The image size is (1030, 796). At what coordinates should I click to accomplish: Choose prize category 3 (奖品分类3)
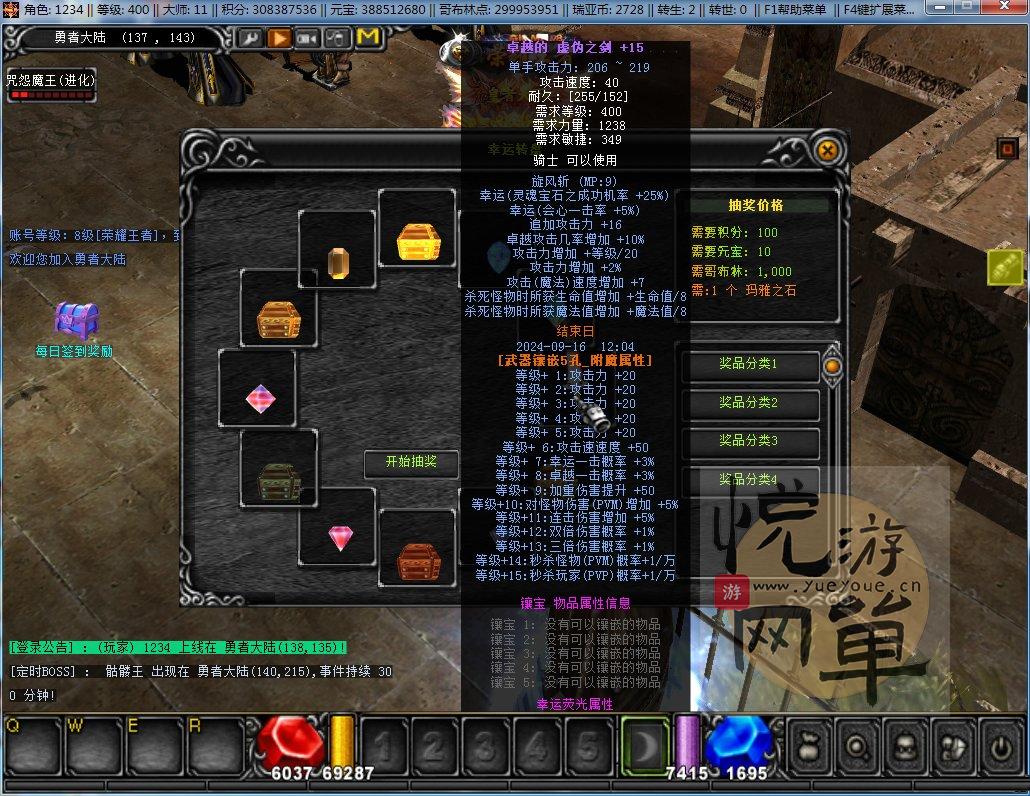click(749, 441)
